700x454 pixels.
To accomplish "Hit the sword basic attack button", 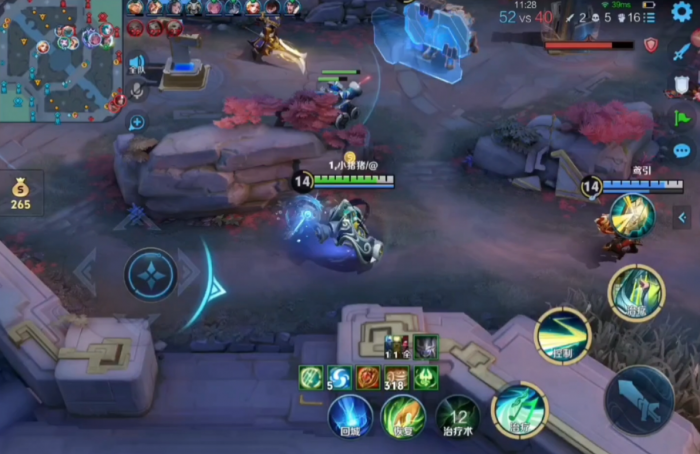I will click(x=639, y=399).
